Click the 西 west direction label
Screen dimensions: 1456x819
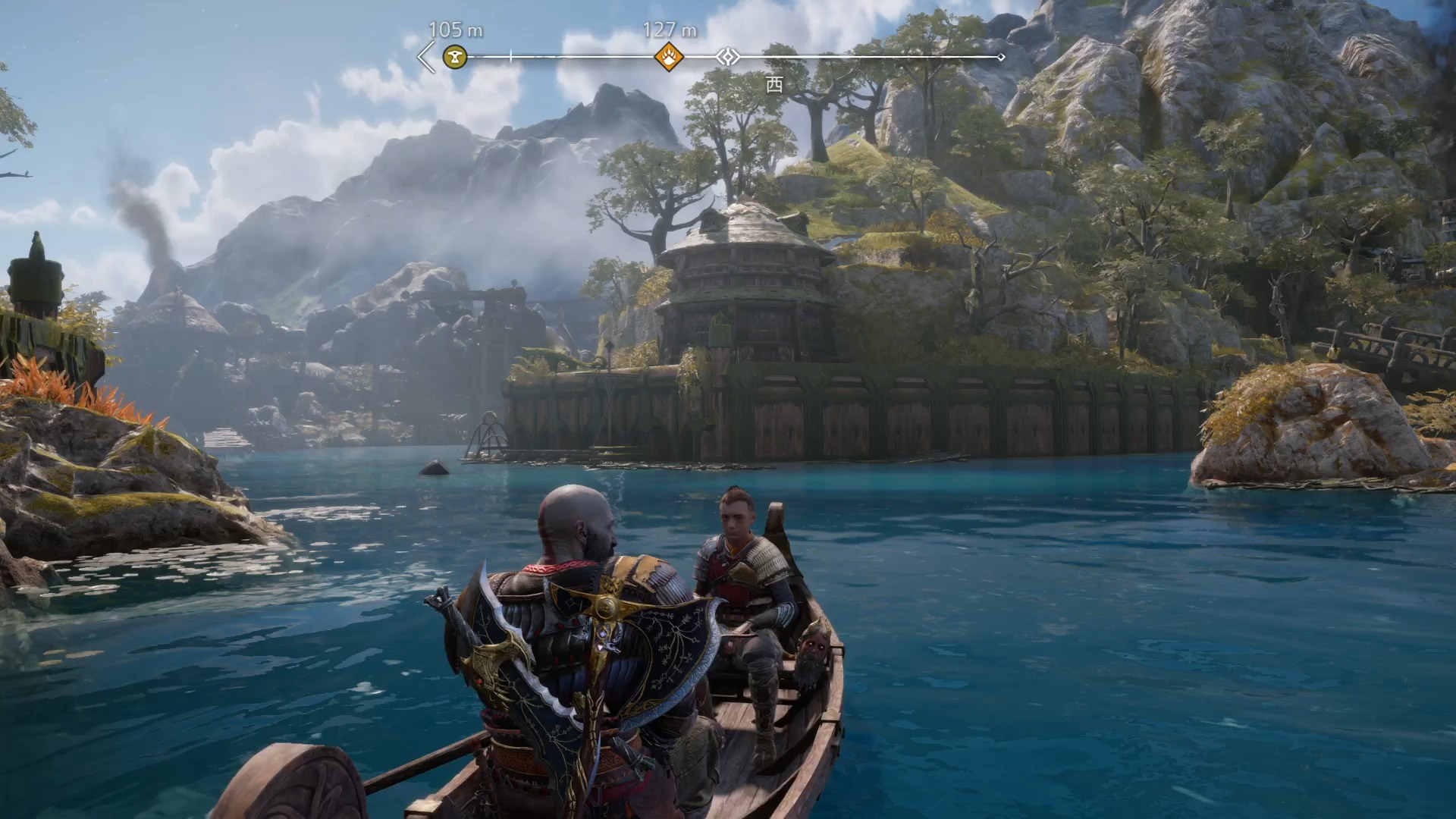pos(773,84)
